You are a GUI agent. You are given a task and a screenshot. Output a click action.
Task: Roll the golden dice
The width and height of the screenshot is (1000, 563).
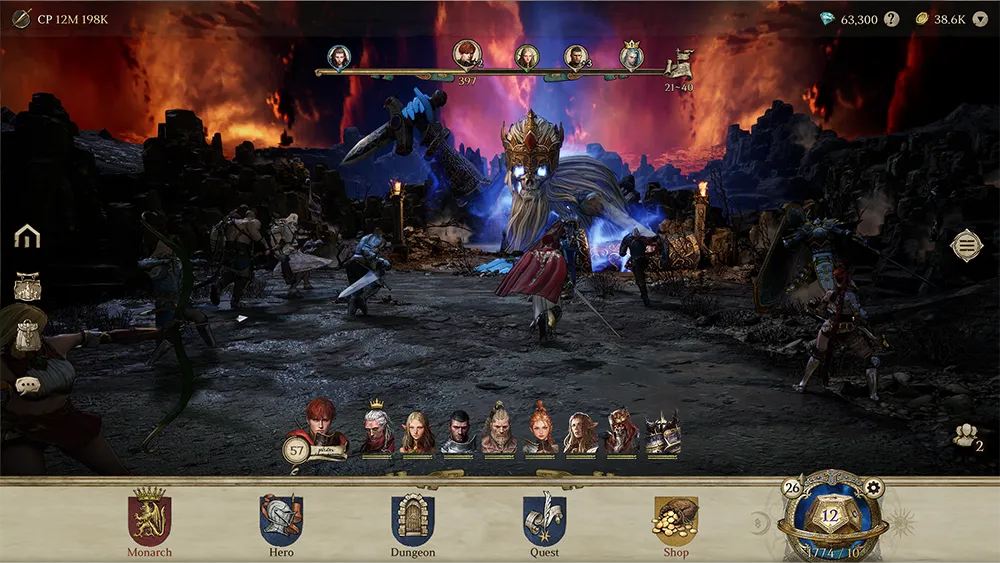click(830, 517)
